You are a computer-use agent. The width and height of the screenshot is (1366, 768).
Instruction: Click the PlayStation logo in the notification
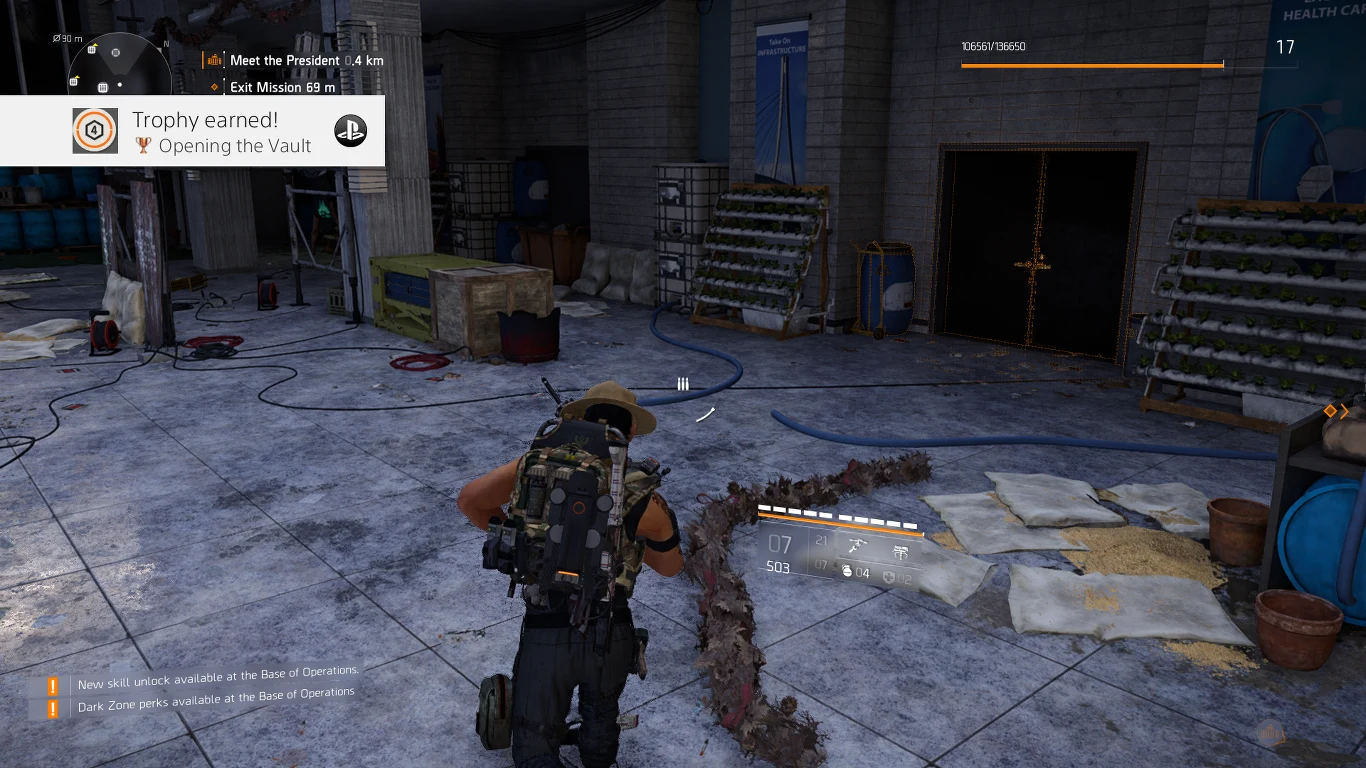click(350, 131)
